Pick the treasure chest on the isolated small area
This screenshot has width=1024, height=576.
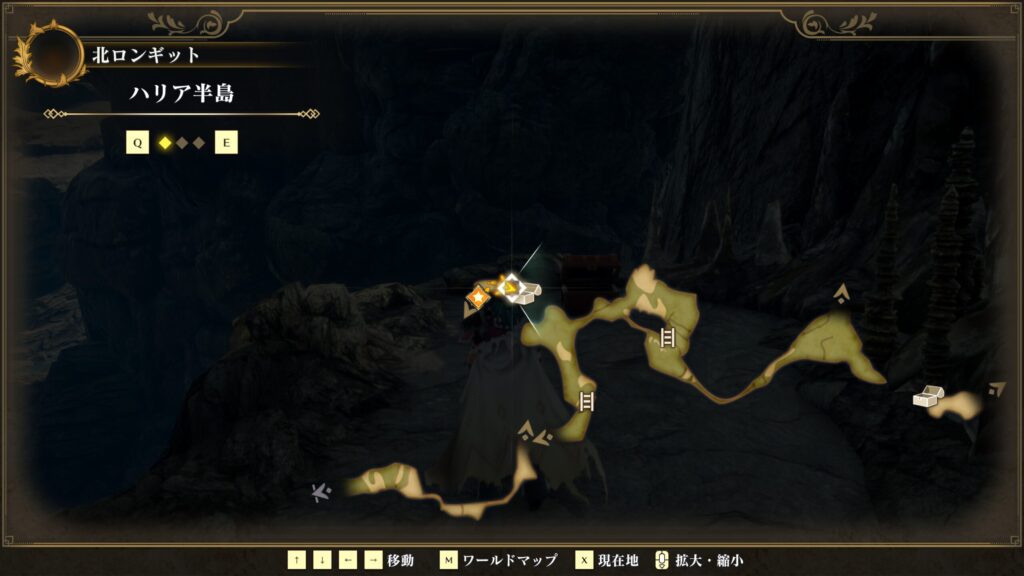pyautogui.click(x=927, y=397)
